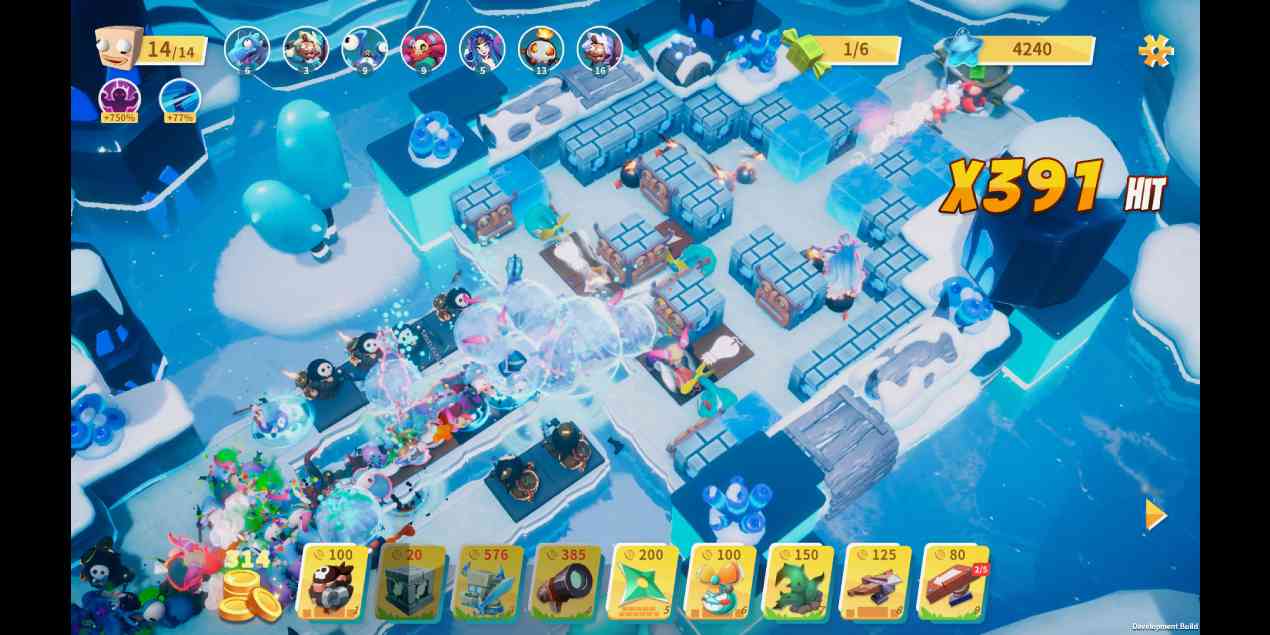Screen dimensions: 1270x635
Task: Choose the stone block card costing 20
Action: point(411,581)
